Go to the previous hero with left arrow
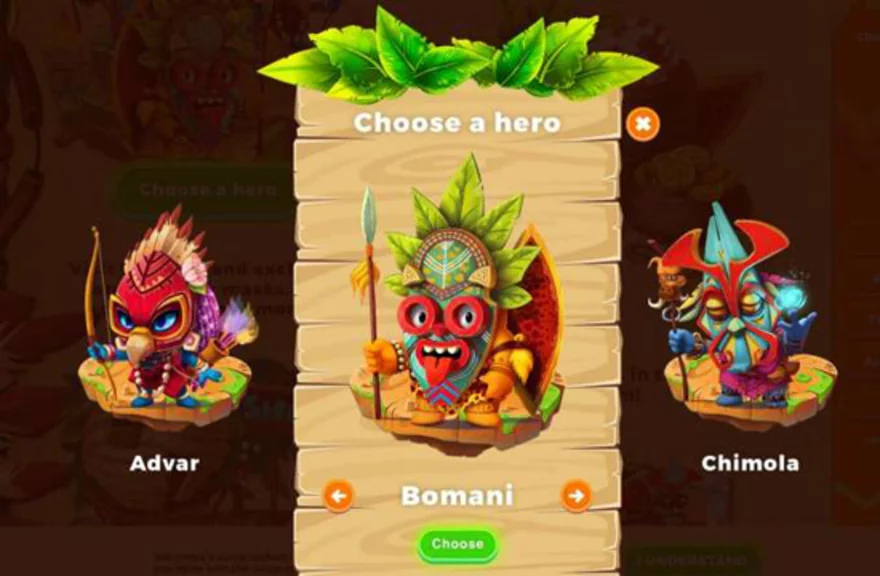Screen dimensions: 880x576 [x=338, y=494]
